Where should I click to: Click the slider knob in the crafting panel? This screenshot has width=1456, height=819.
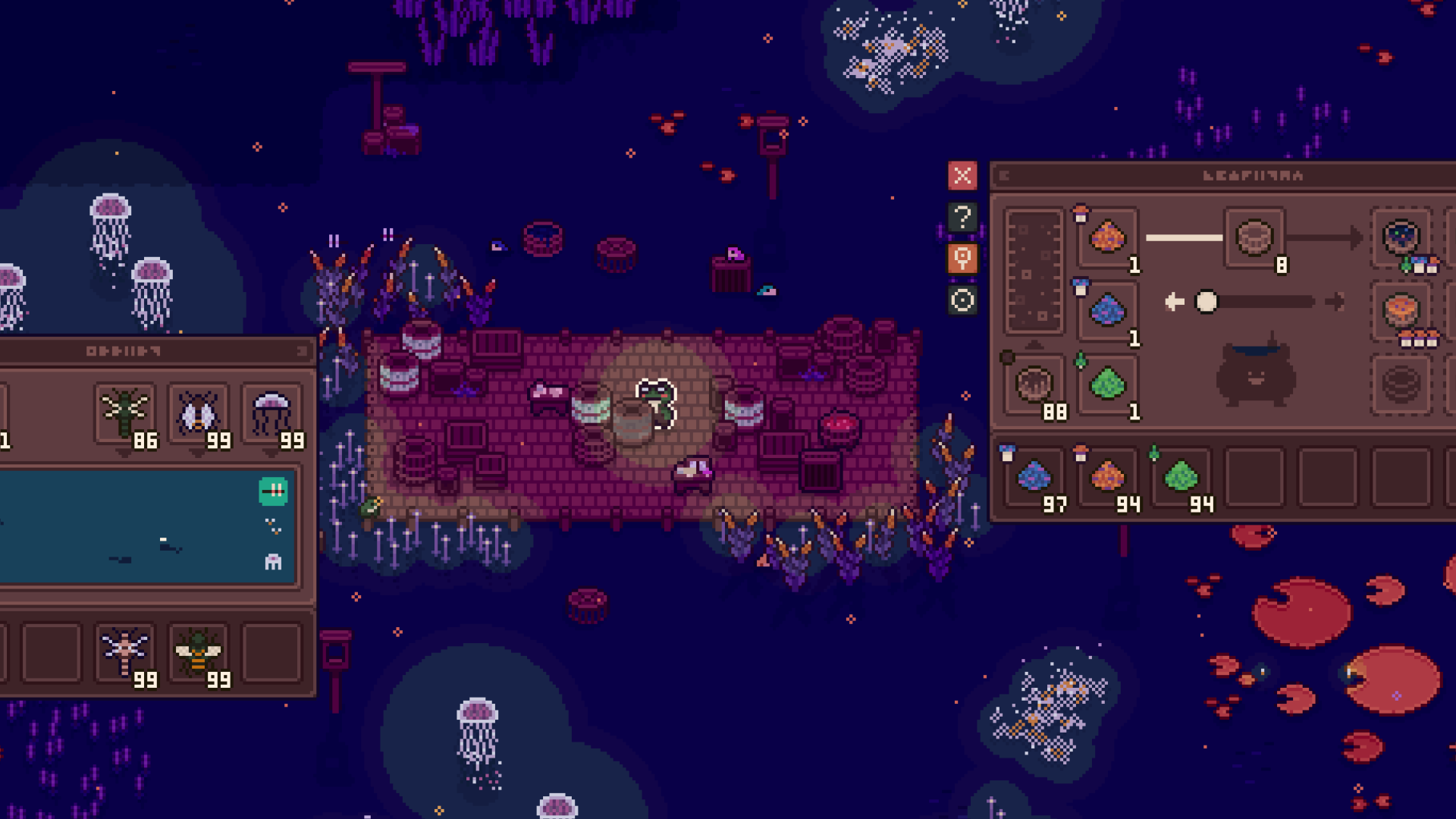click(x=1206, y=301)
